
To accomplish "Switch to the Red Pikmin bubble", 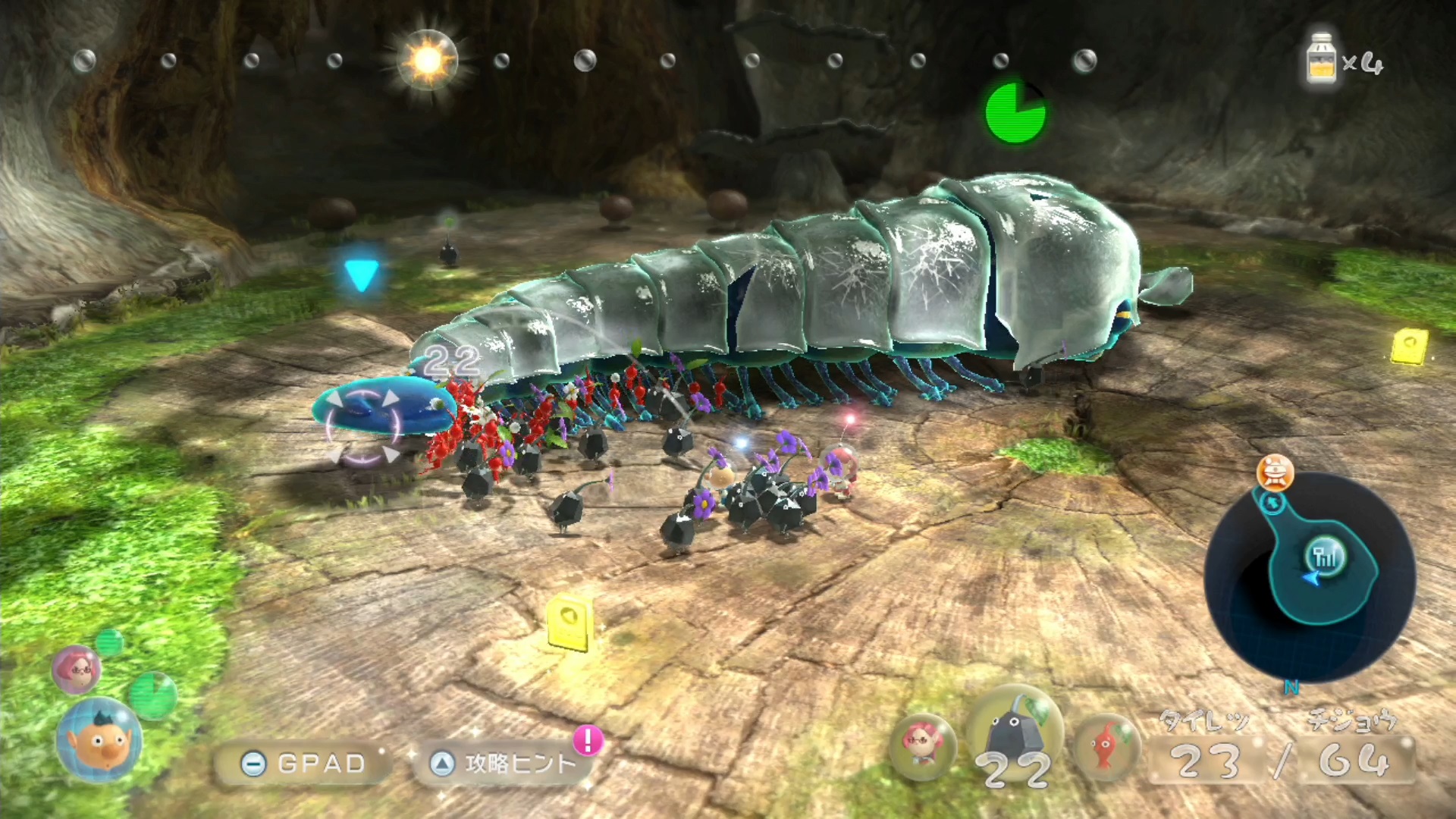I will click(1106, 746).
